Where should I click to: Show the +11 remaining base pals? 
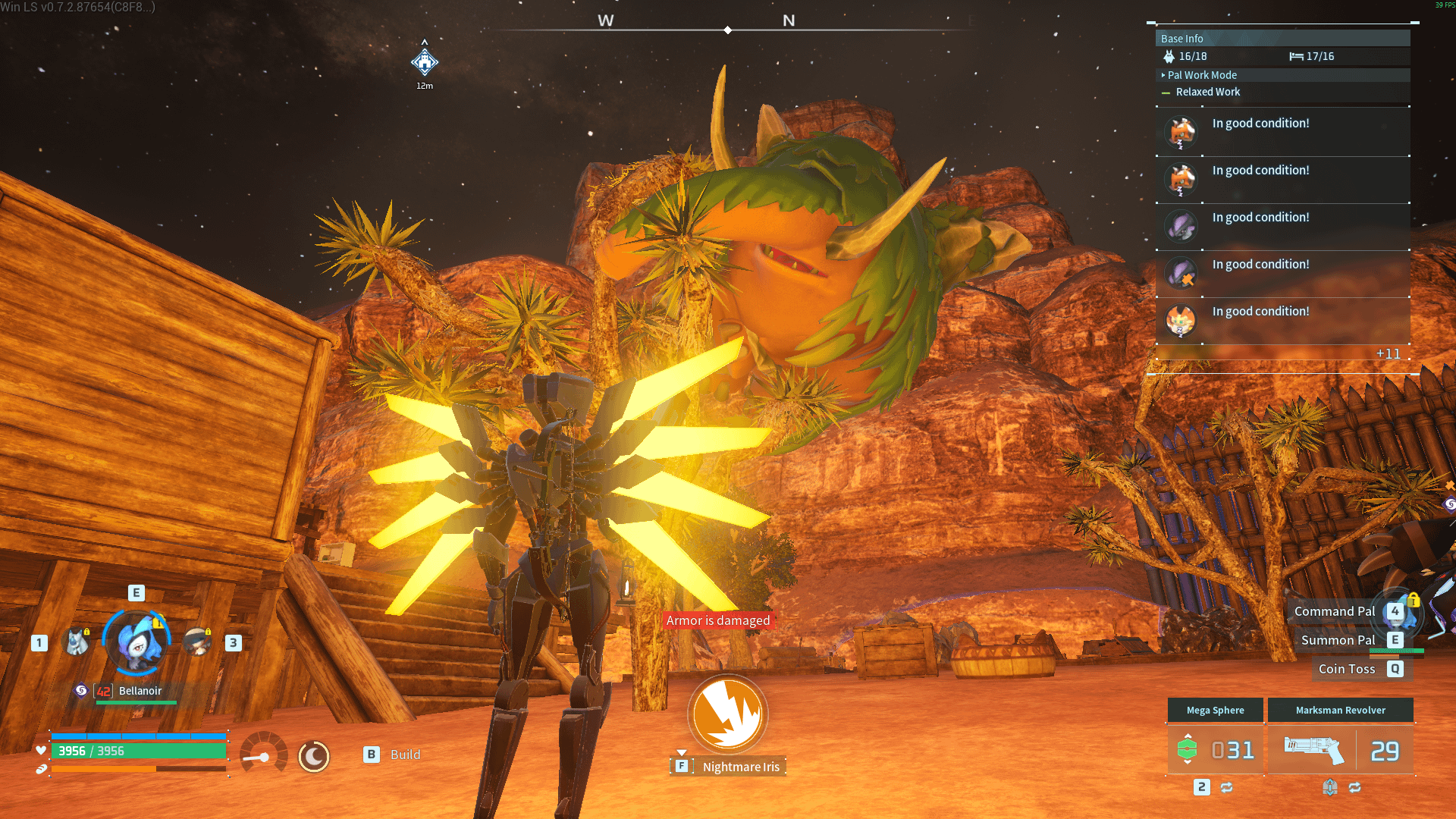click(1388, 354)
